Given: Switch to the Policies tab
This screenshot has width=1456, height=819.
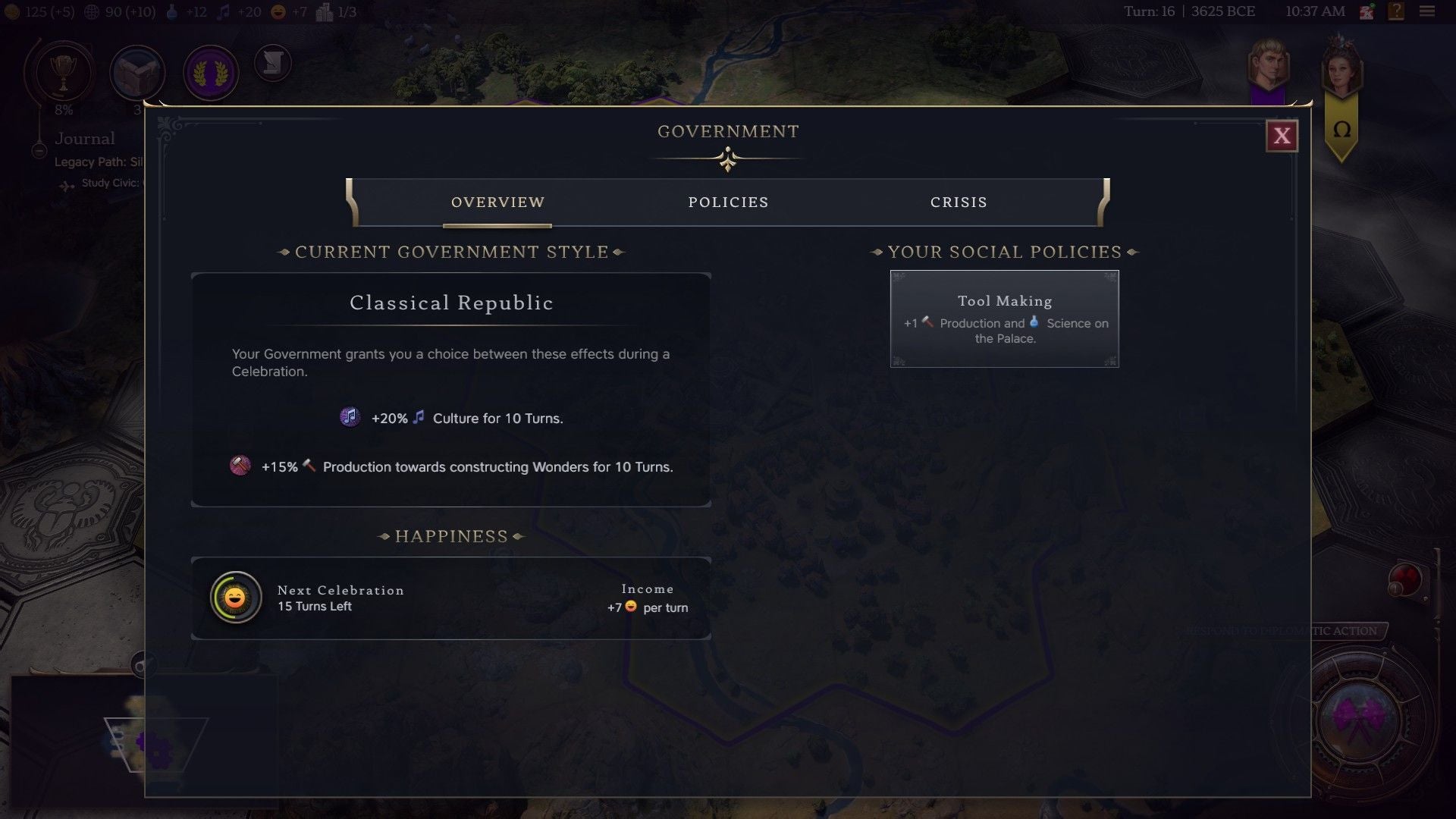Looking at the screenshot, I should (728, 202).
